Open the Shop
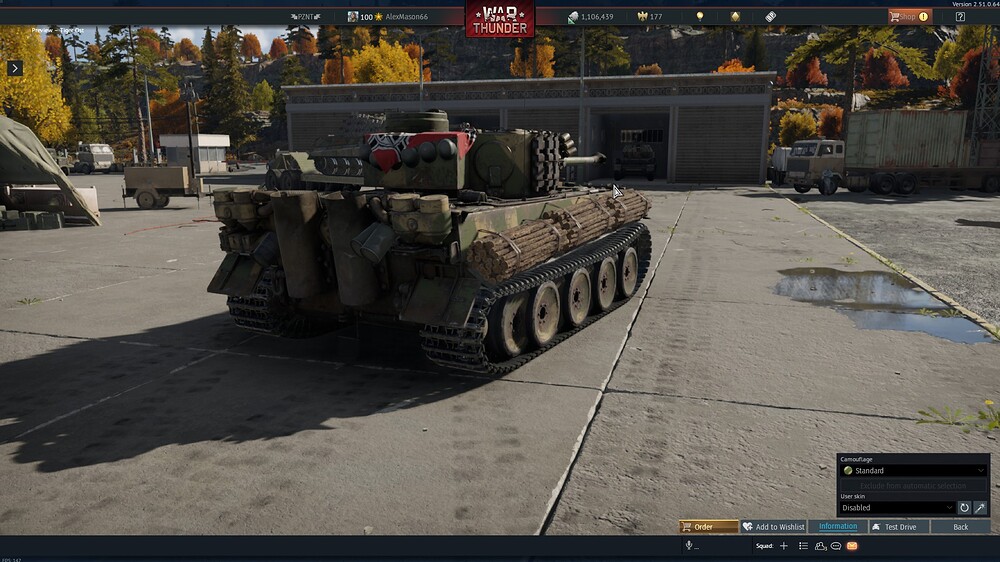The height and width of the screenshot is (562, 1000). click(909, 16)
